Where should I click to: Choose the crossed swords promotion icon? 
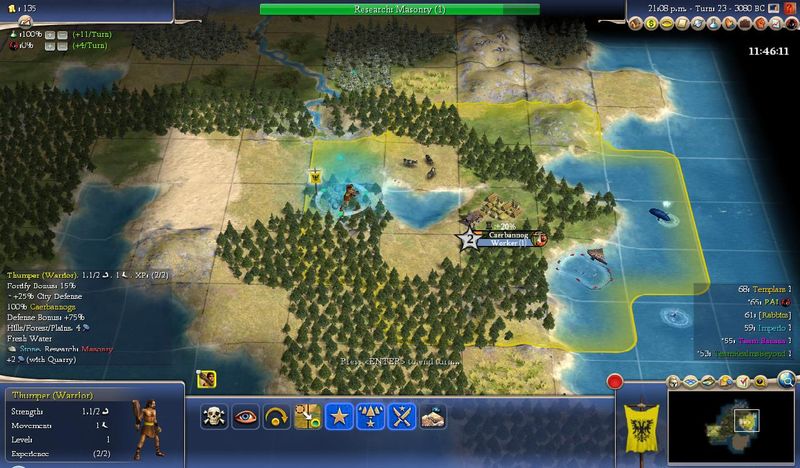[x=401, y=416]
